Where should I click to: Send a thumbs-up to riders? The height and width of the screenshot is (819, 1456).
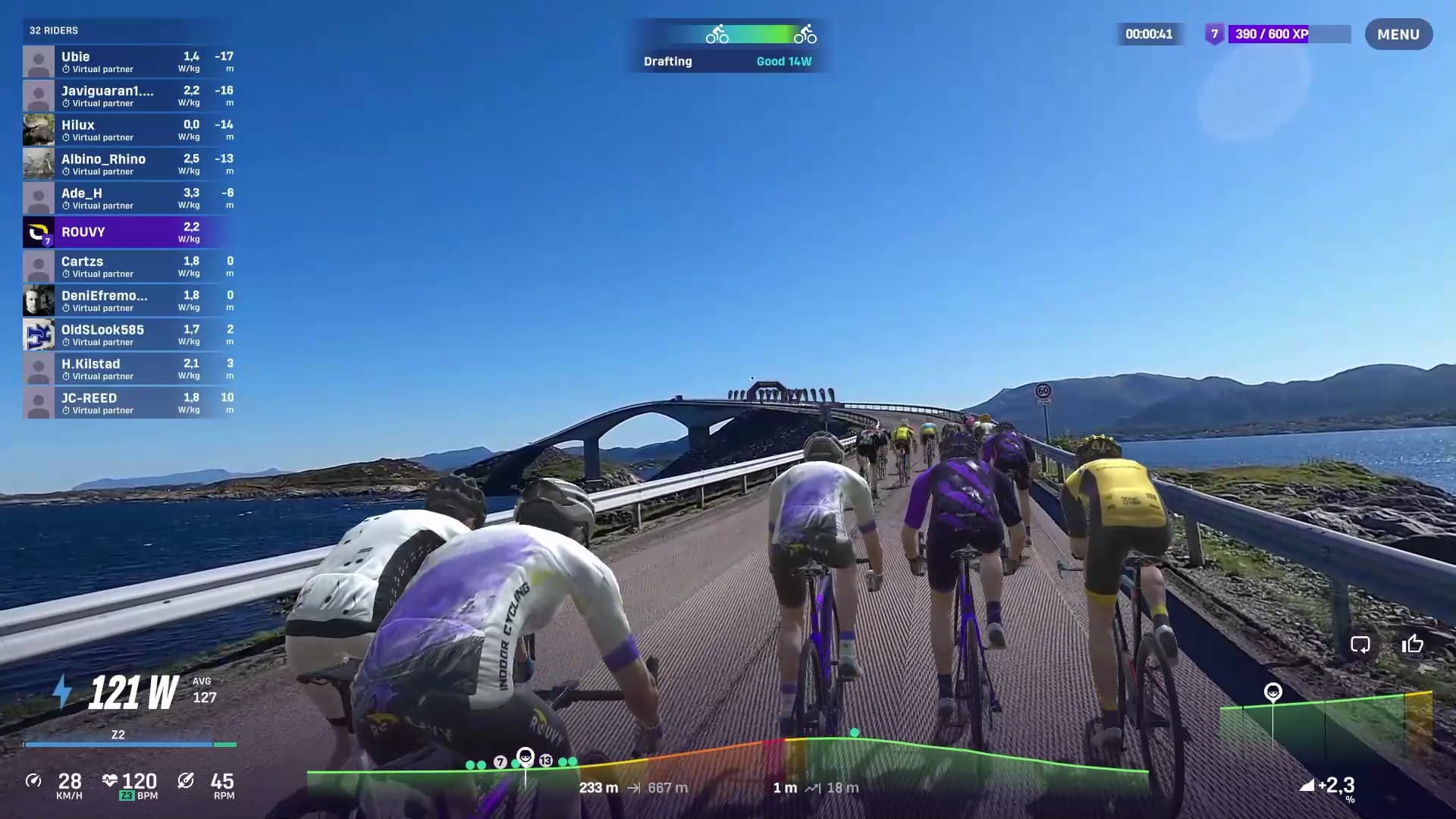(x=1412, y=645)
